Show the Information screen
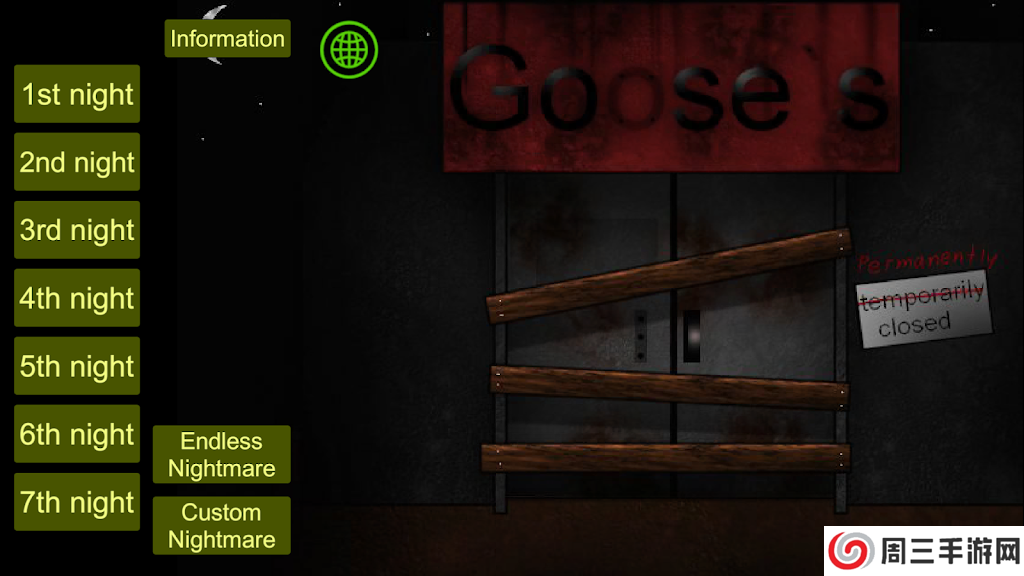 pyautogui.click(x=227, y=39)
